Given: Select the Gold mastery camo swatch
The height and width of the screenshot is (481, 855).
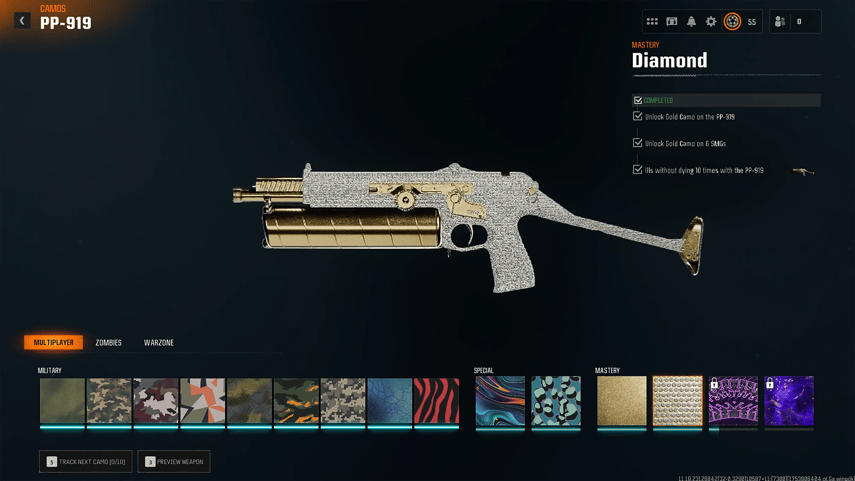Looking at the screenshot, I should [x=621, y=401].
